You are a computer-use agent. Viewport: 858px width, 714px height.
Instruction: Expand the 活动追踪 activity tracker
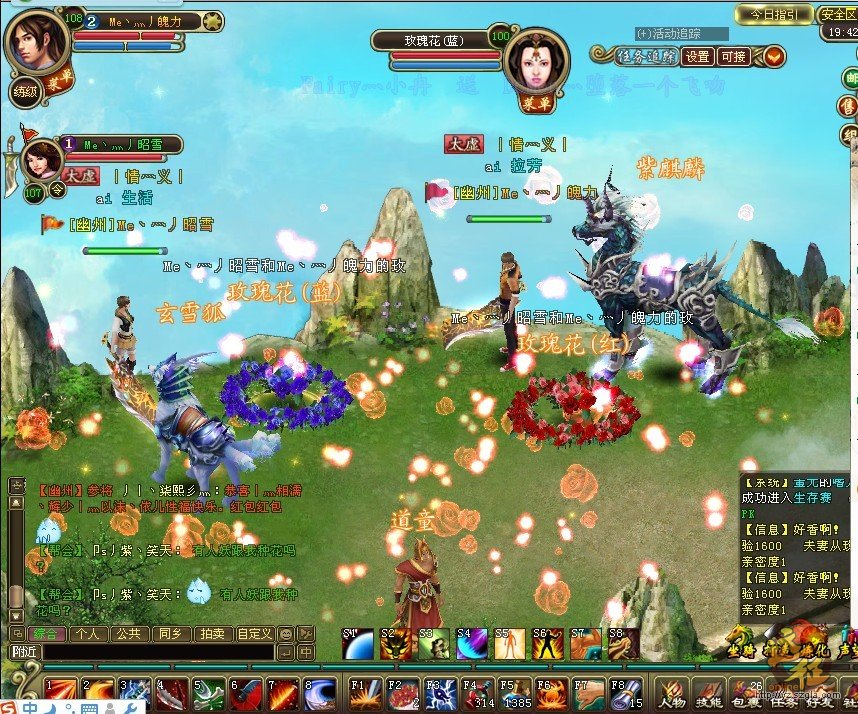click(667, 33)
